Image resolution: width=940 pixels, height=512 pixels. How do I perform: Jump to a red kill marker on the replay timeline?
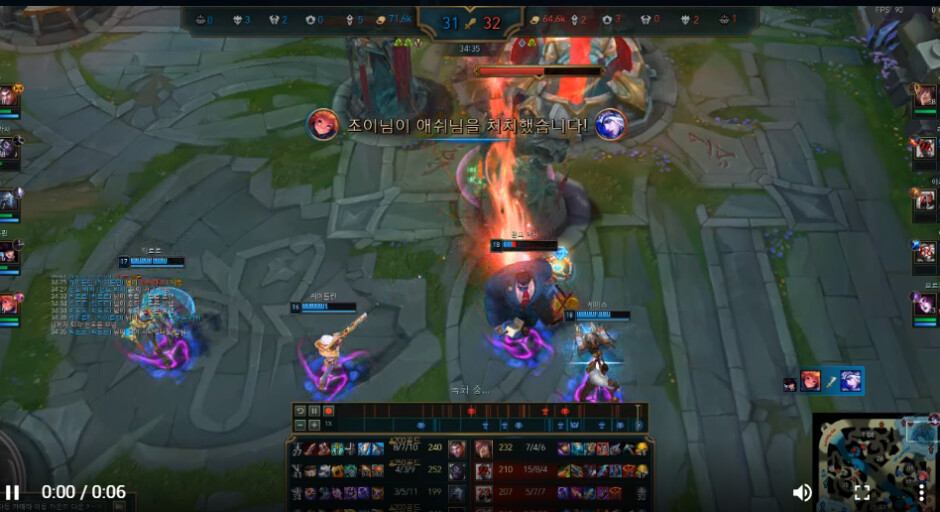tap(471, 411)
